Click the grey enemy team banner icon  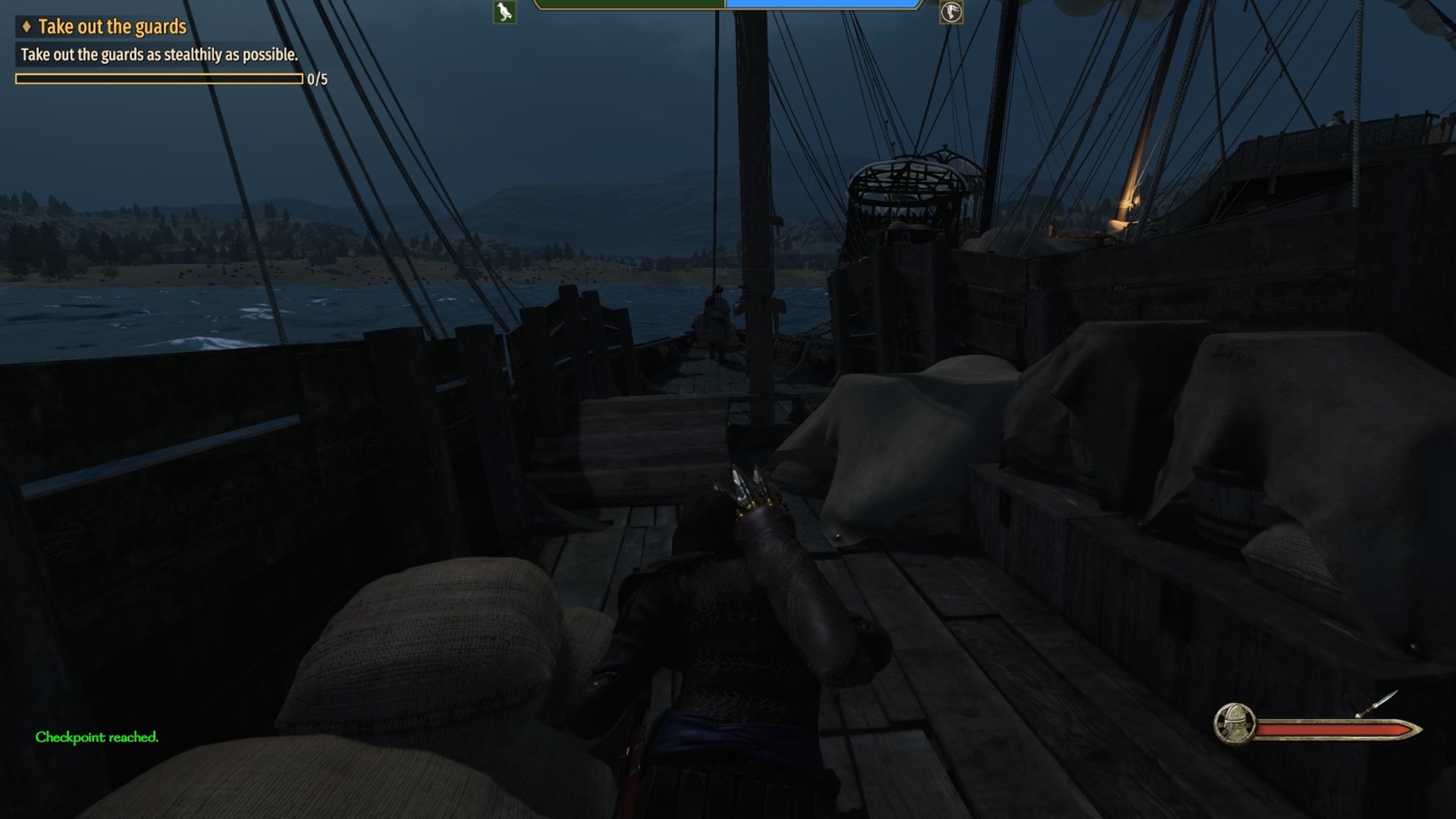point(951,12)
